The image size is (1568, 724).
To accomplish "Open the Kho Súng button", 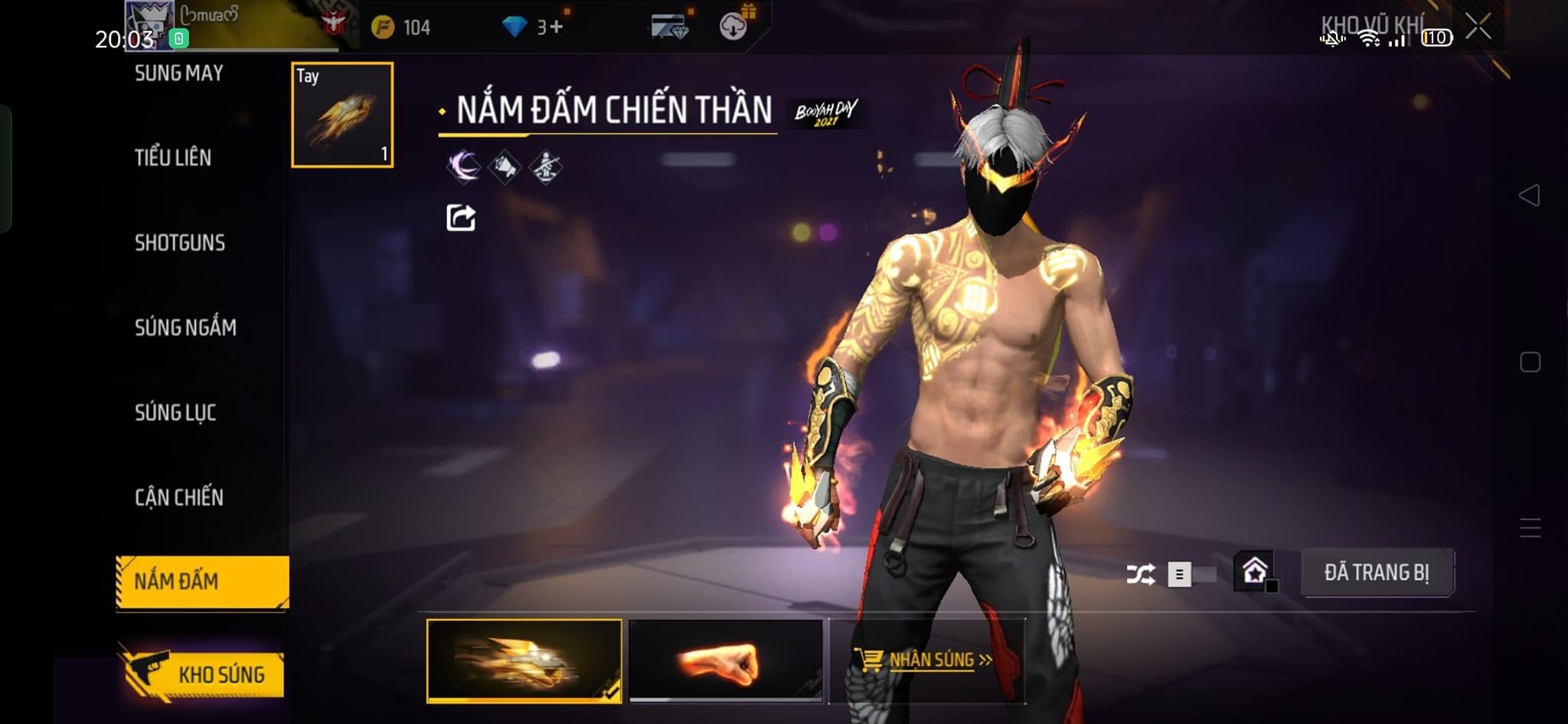I will 204,674.
